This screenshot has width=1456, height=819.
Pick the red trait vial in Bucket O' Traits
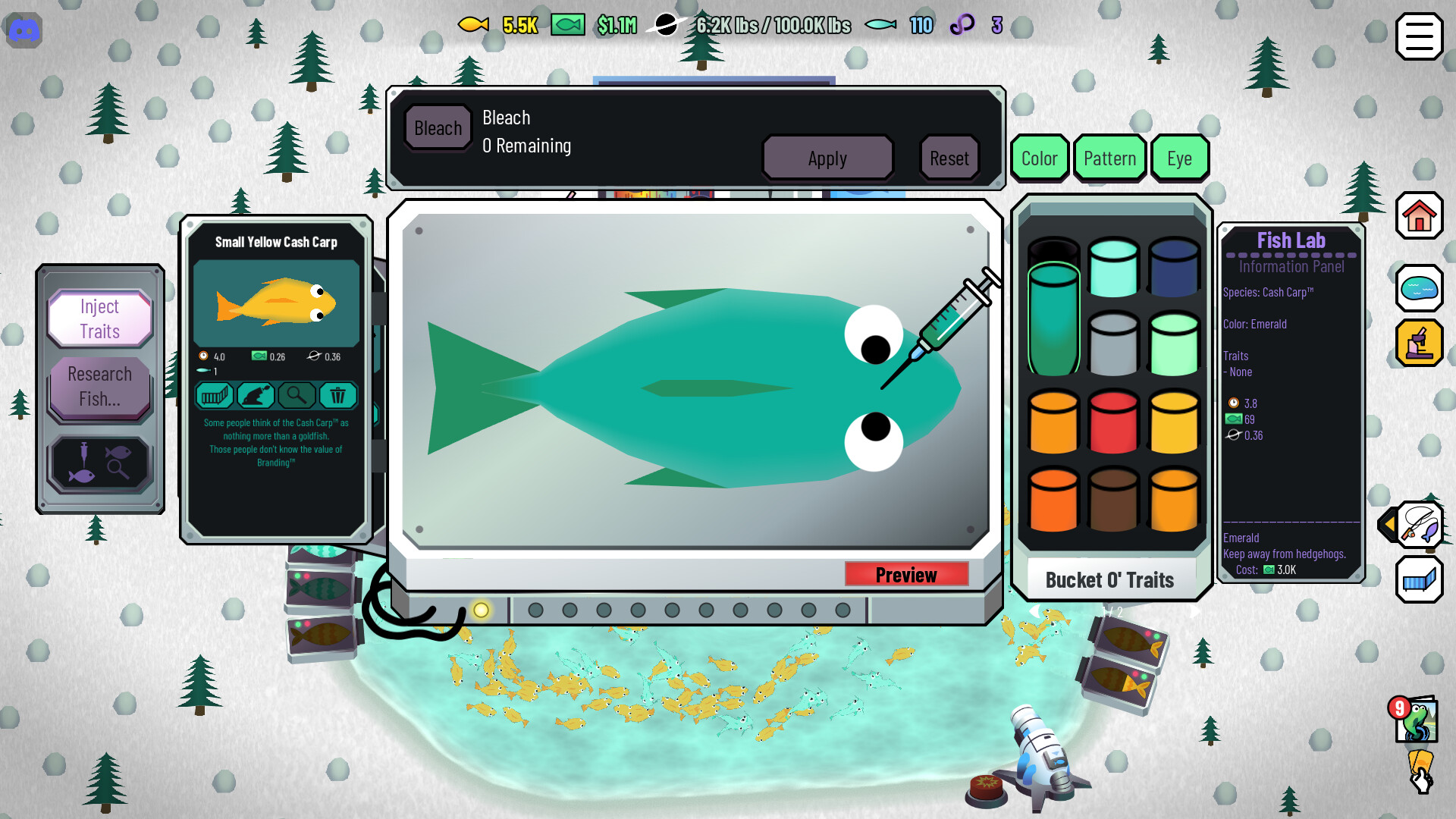[x=1113, y=422]
